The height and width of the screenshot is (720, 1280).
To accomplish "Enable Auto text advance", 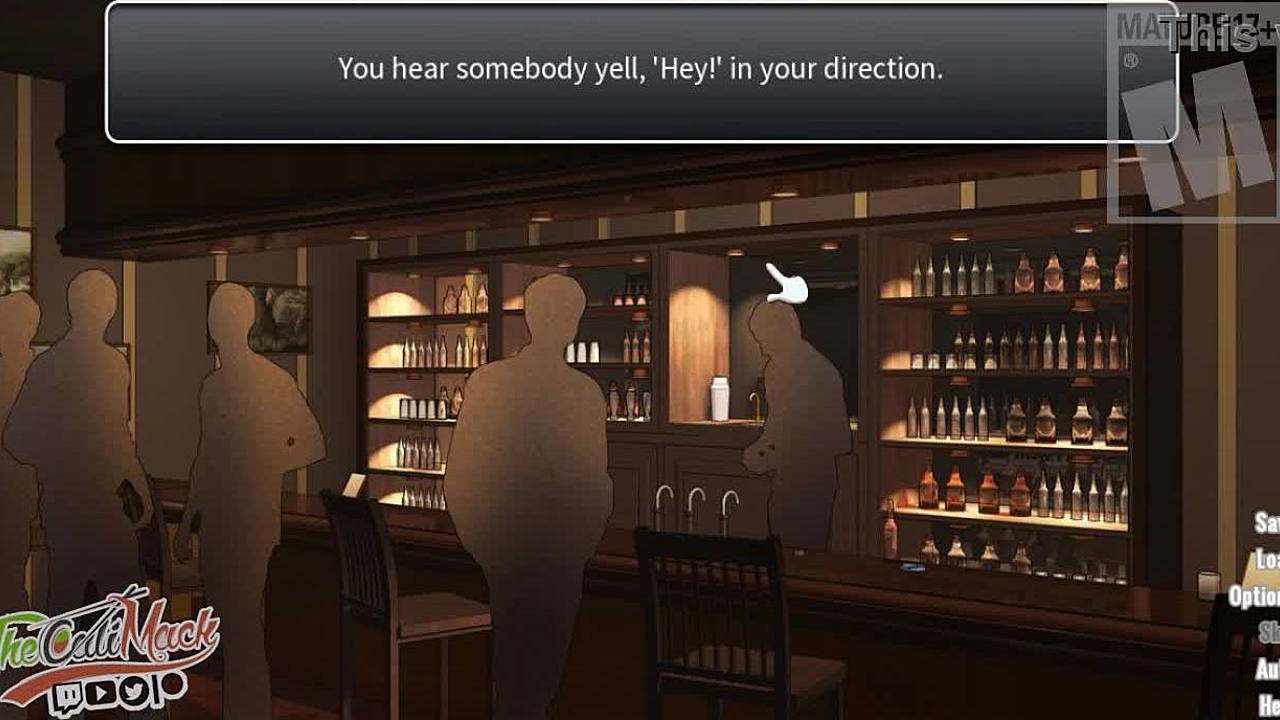I will pos(1268,668).
